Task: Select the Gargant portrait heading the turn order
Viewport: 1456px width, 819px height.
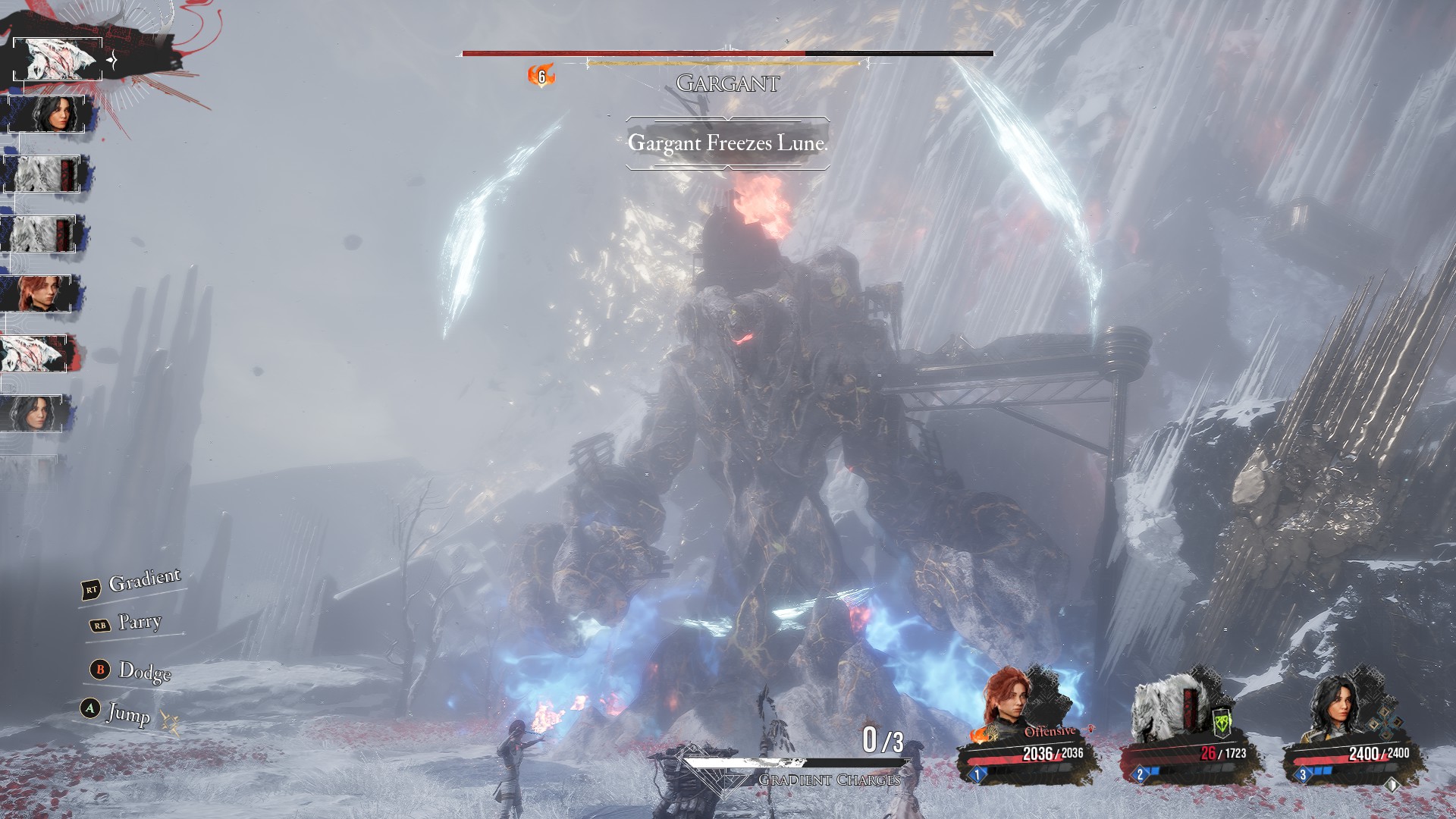Action: (58, 59)
